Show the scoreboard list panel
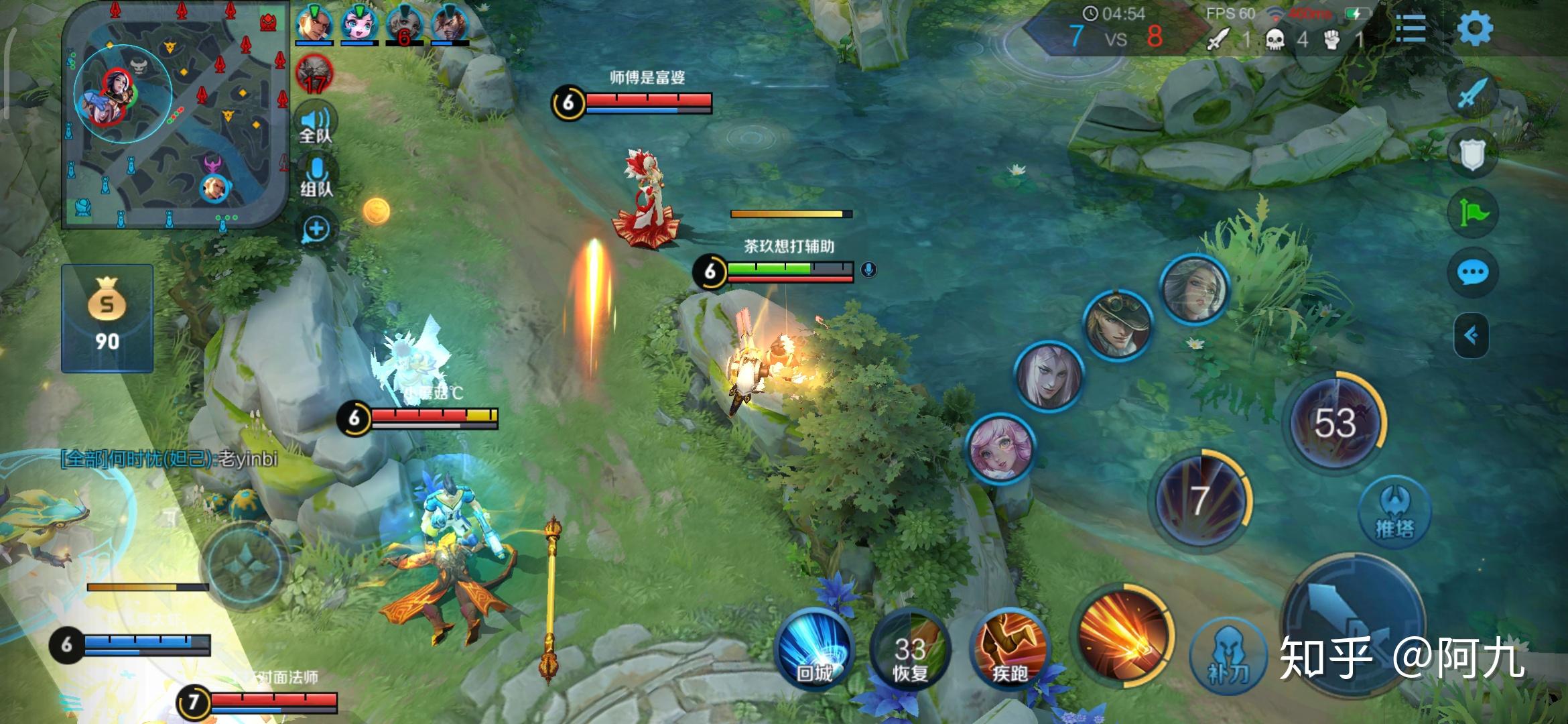Viewport: 1568px width, 724px height. [x=1411, y=29]
